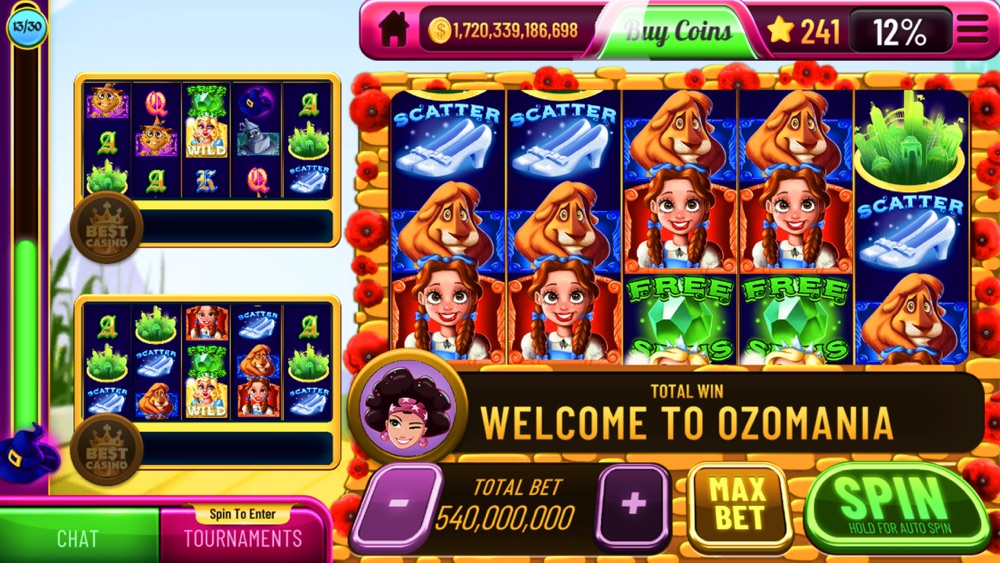Viewport: 1000px width, 563px height.
Task: Increase total bet with plus button
Action: [632, 505]
